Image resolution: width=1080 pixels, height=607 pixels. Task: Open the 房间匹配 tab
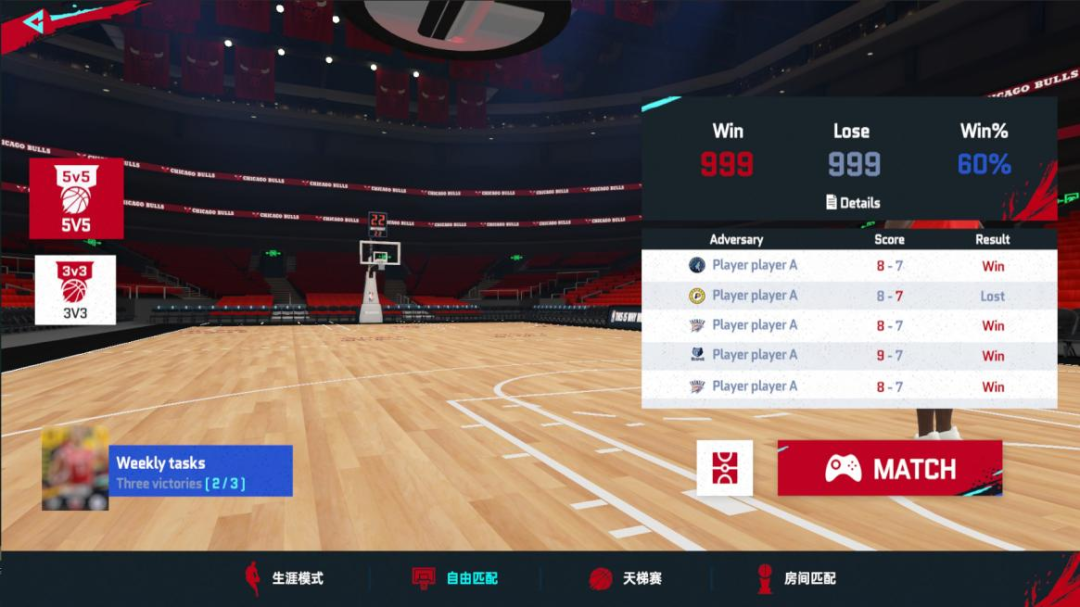tap(796, 578)
